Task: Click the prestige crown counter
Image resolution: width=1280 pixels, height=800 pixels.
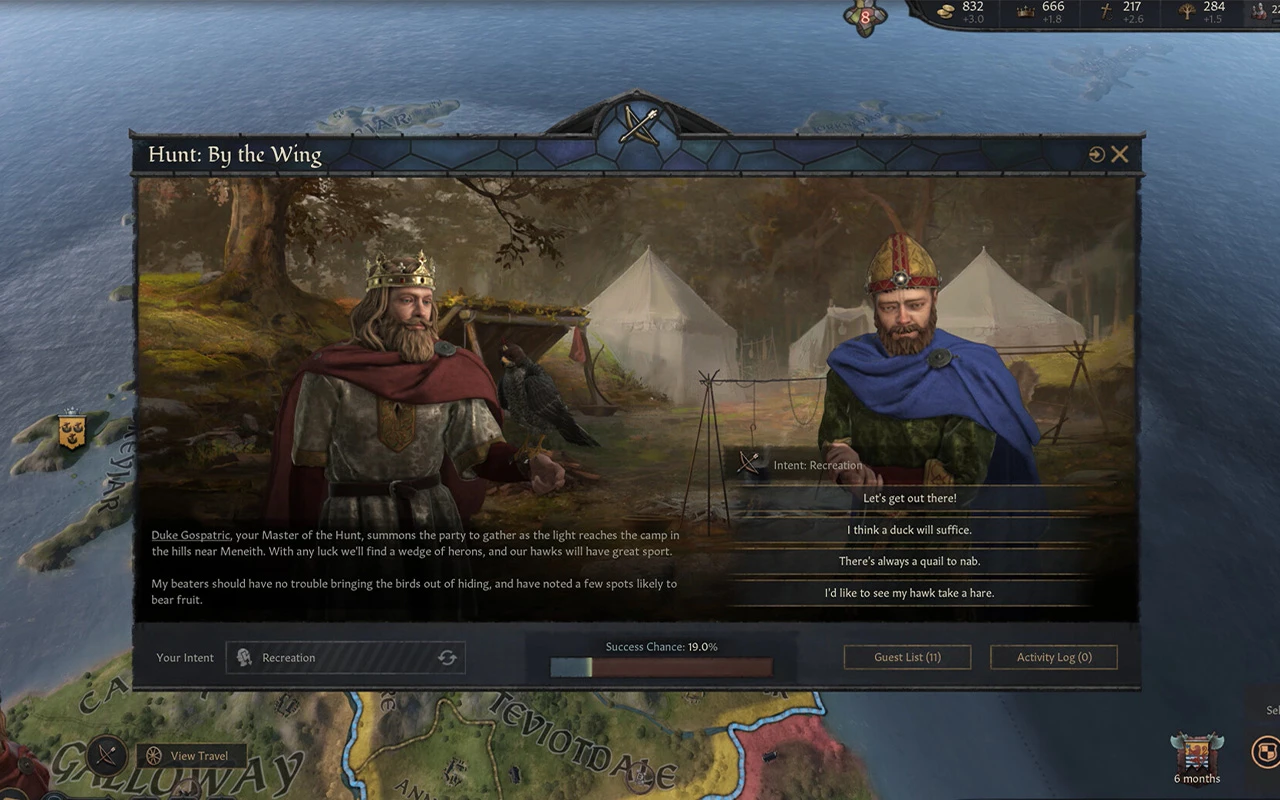Action: [x=1043, y=12]
